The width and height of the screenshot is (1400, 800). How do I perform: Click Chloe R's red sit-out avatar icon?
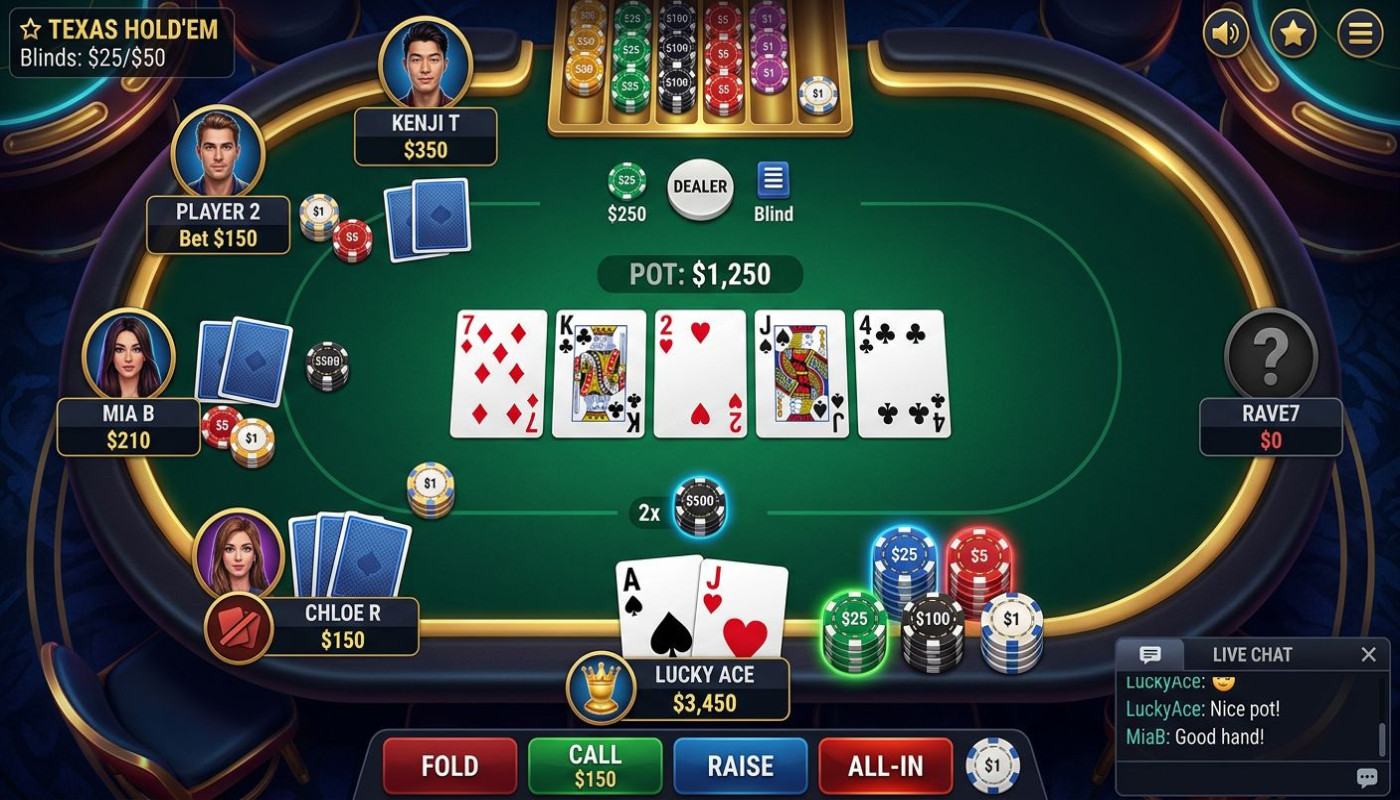click(x=240, y=630)
